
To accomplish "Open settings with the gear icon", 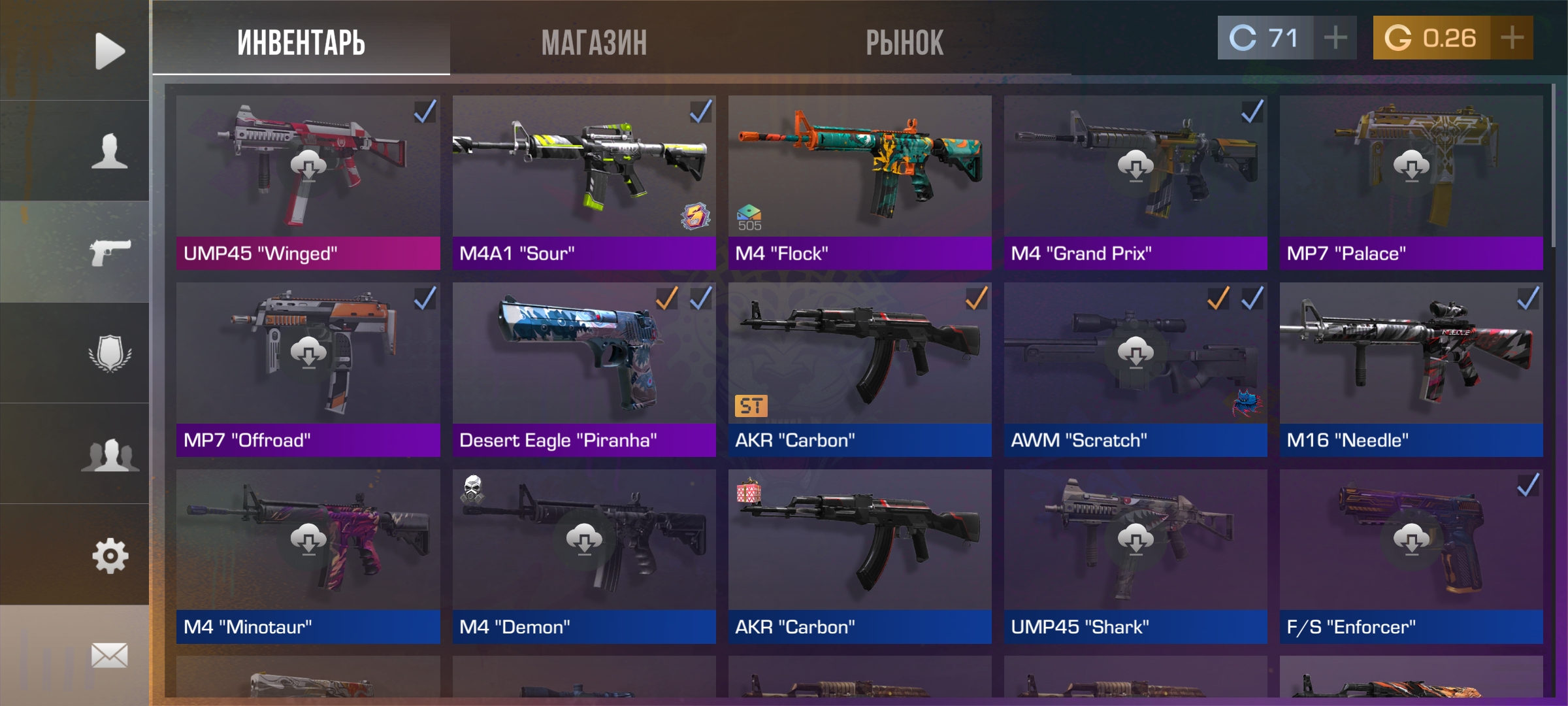I will (109, 556).
